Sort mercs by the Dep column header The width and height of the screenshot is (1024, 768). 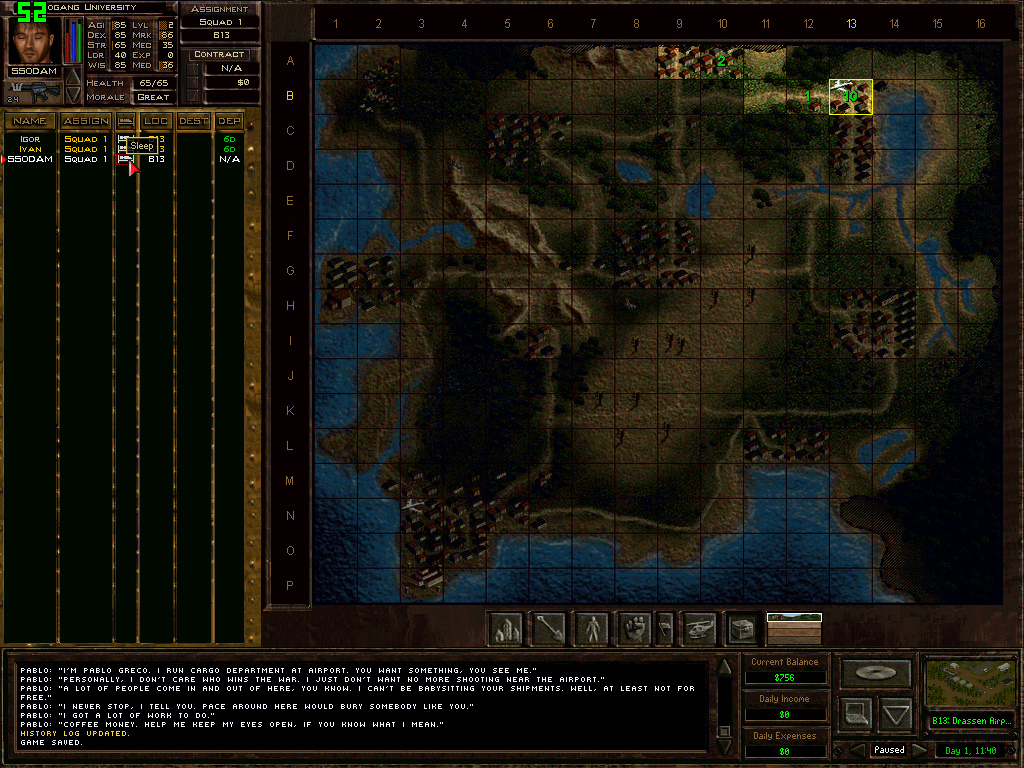pyautogui.click(x=230, y=121)
